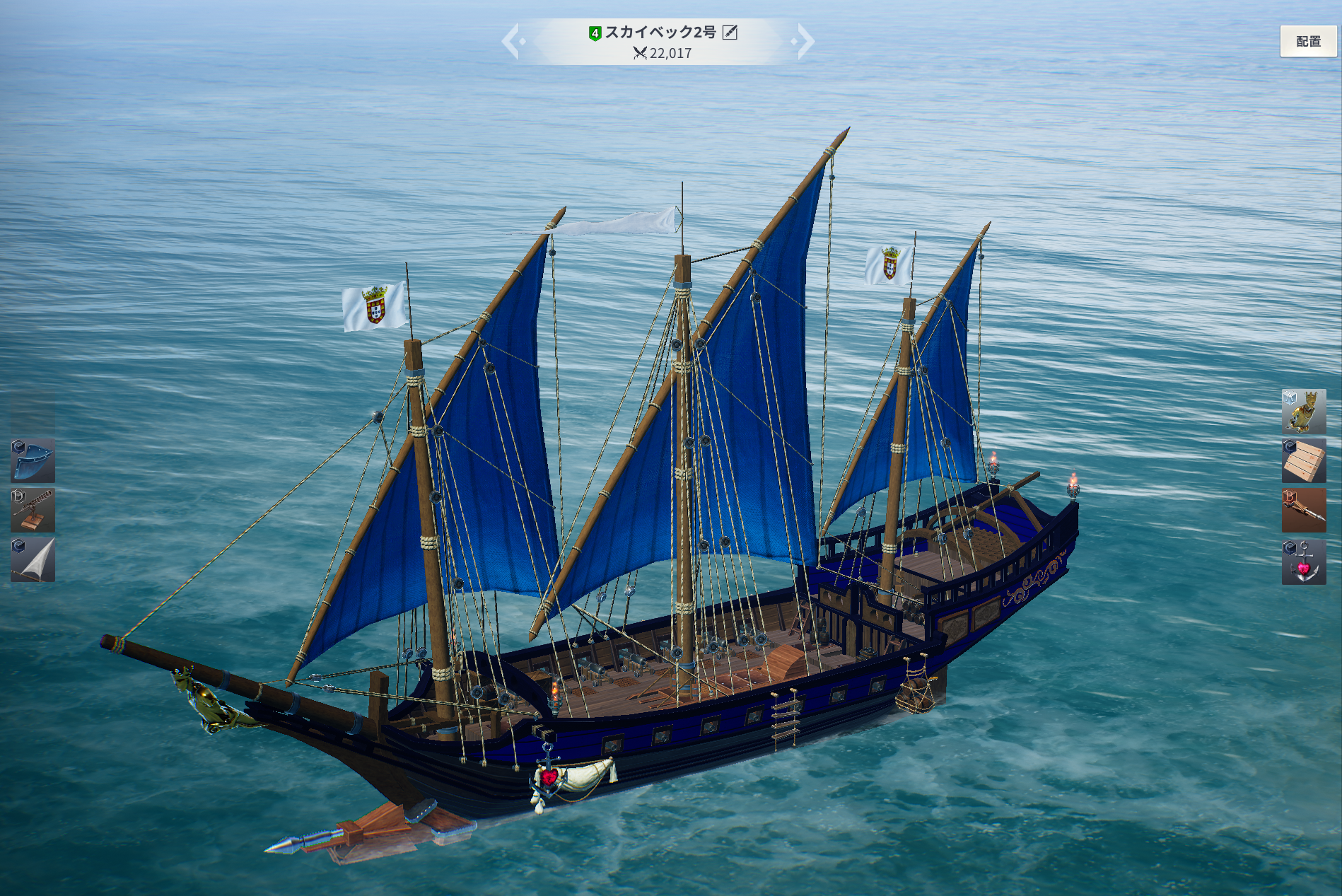Click the 配置 button

(x=1308, y=42)
